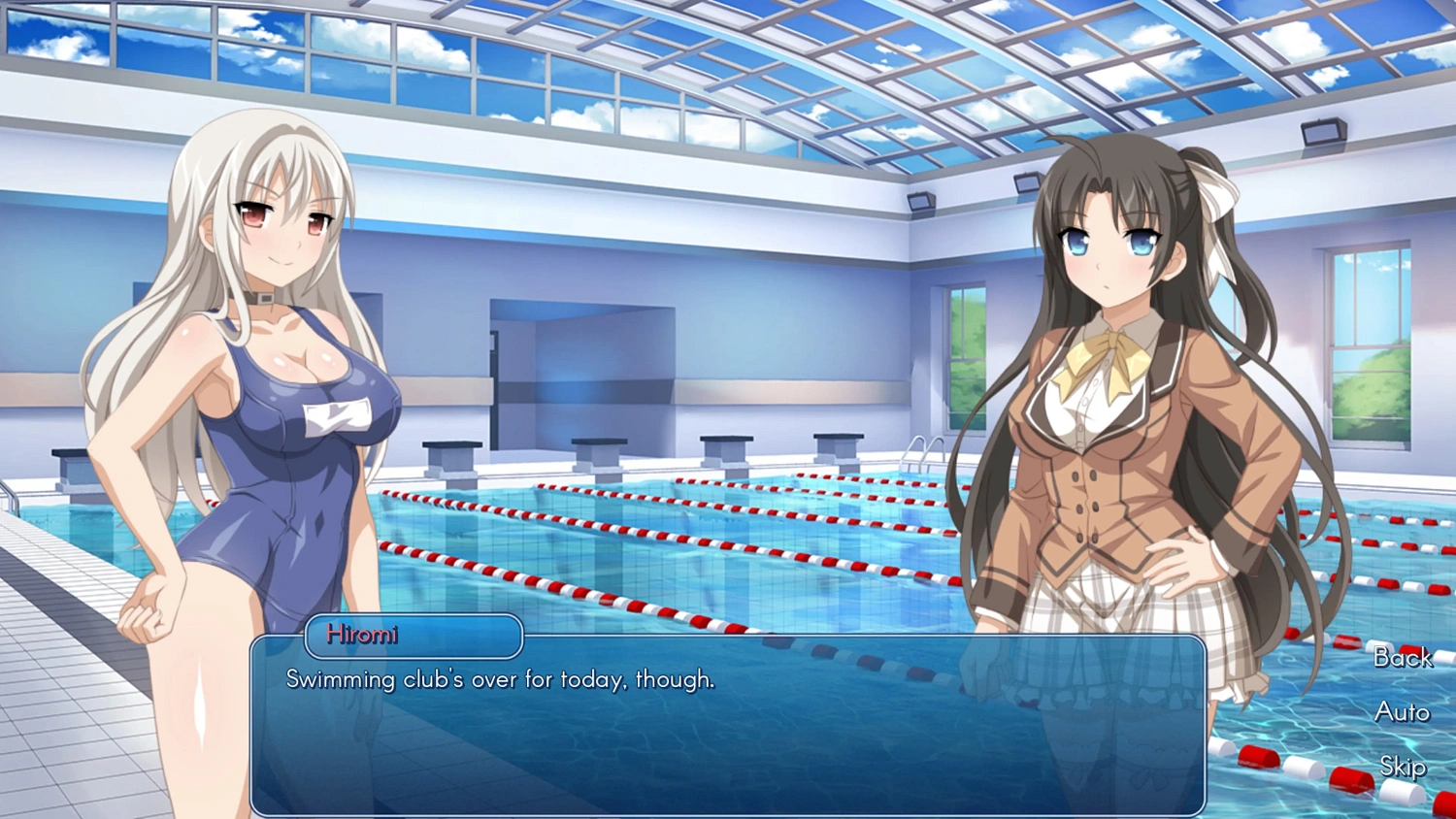Activate the Skip fast-forward mode
The width and height of the screenshot is (1456, 819).
coord(1402,768)
